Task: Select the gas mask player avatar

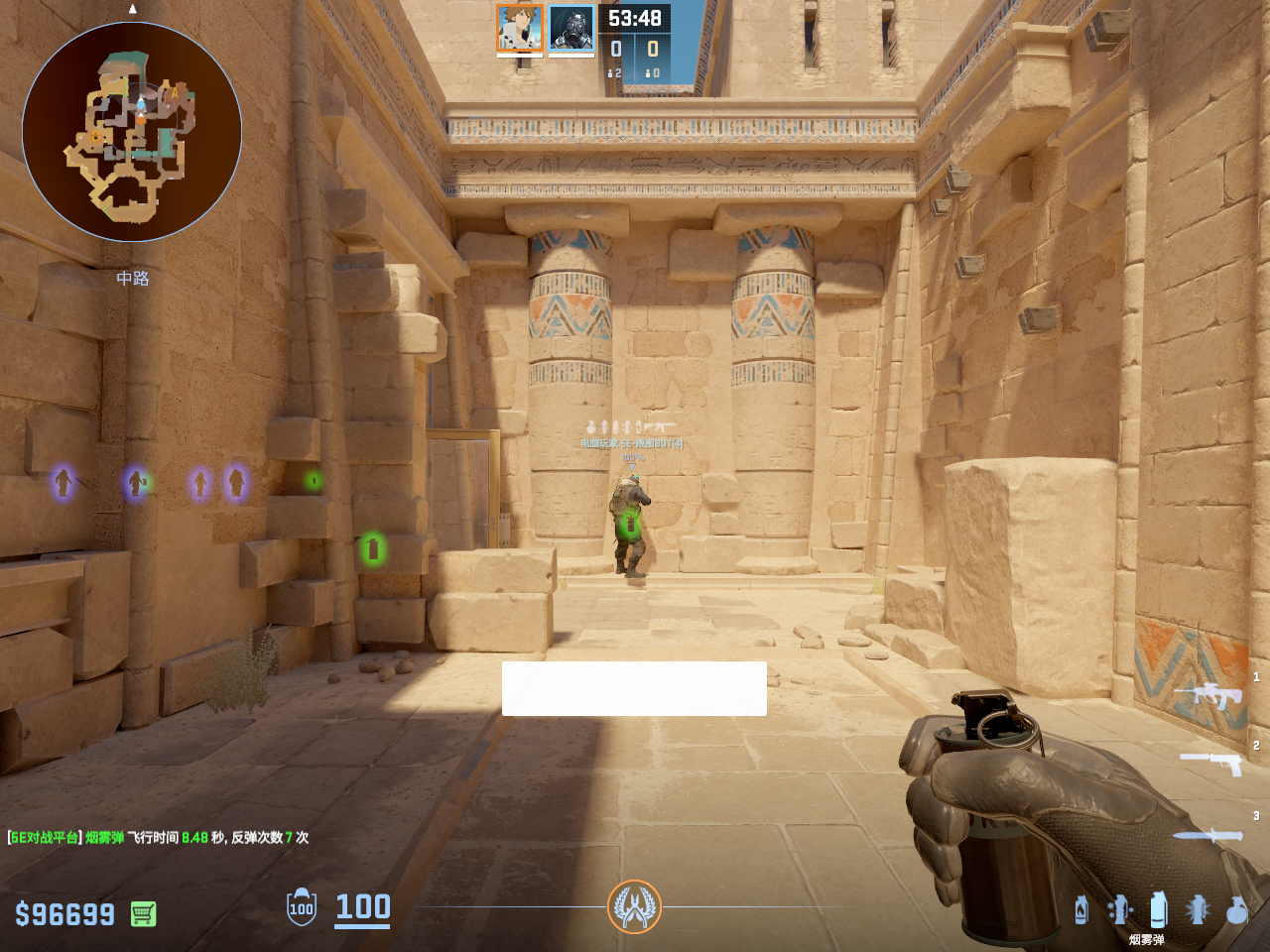Action: tap(571, 28)
